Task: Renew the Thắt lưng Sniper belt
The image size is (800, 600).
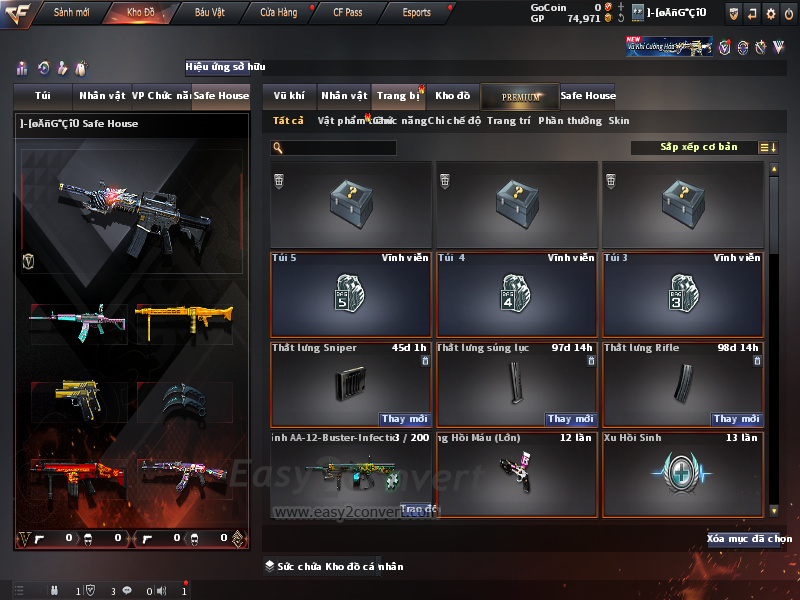Action: tap(405, 419)
